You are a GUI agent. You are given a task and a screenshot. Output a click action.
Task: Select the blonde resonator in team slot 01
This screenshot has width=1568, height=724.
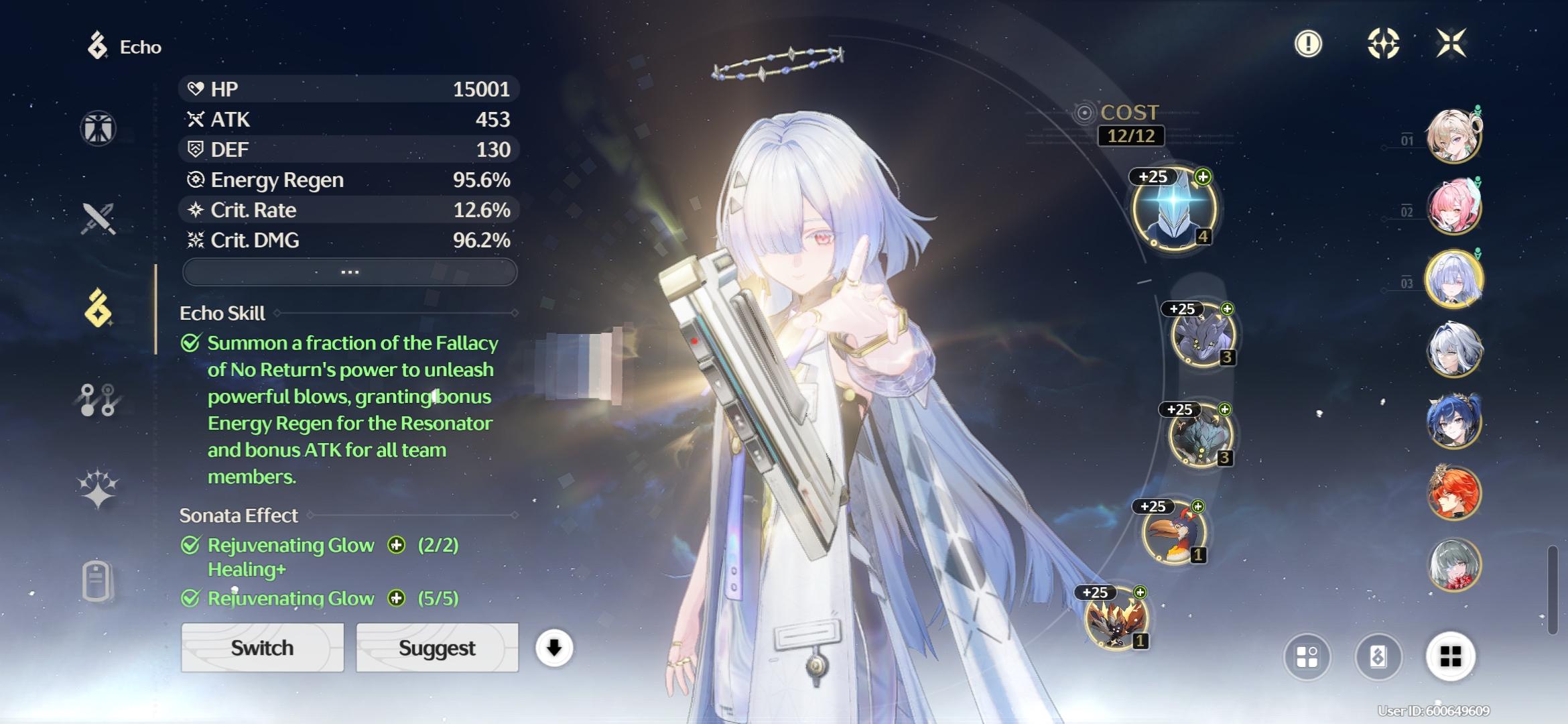click(1453, 137)
